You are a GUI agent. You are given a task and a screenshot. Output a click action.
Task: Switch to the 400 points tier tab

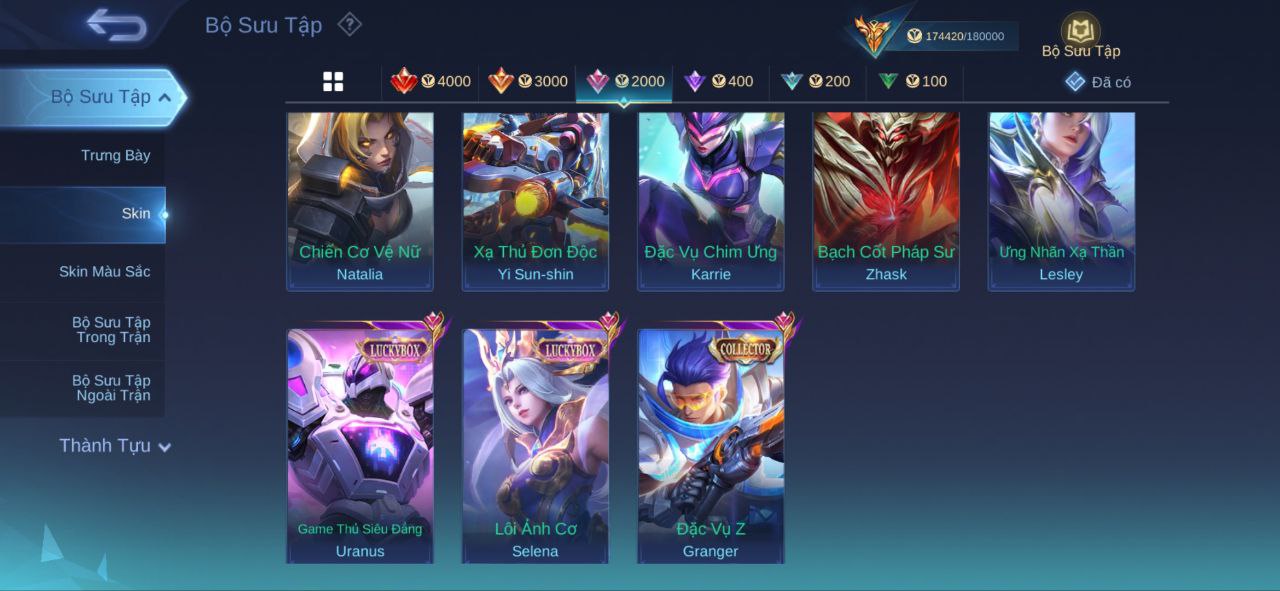pos(719,82)
